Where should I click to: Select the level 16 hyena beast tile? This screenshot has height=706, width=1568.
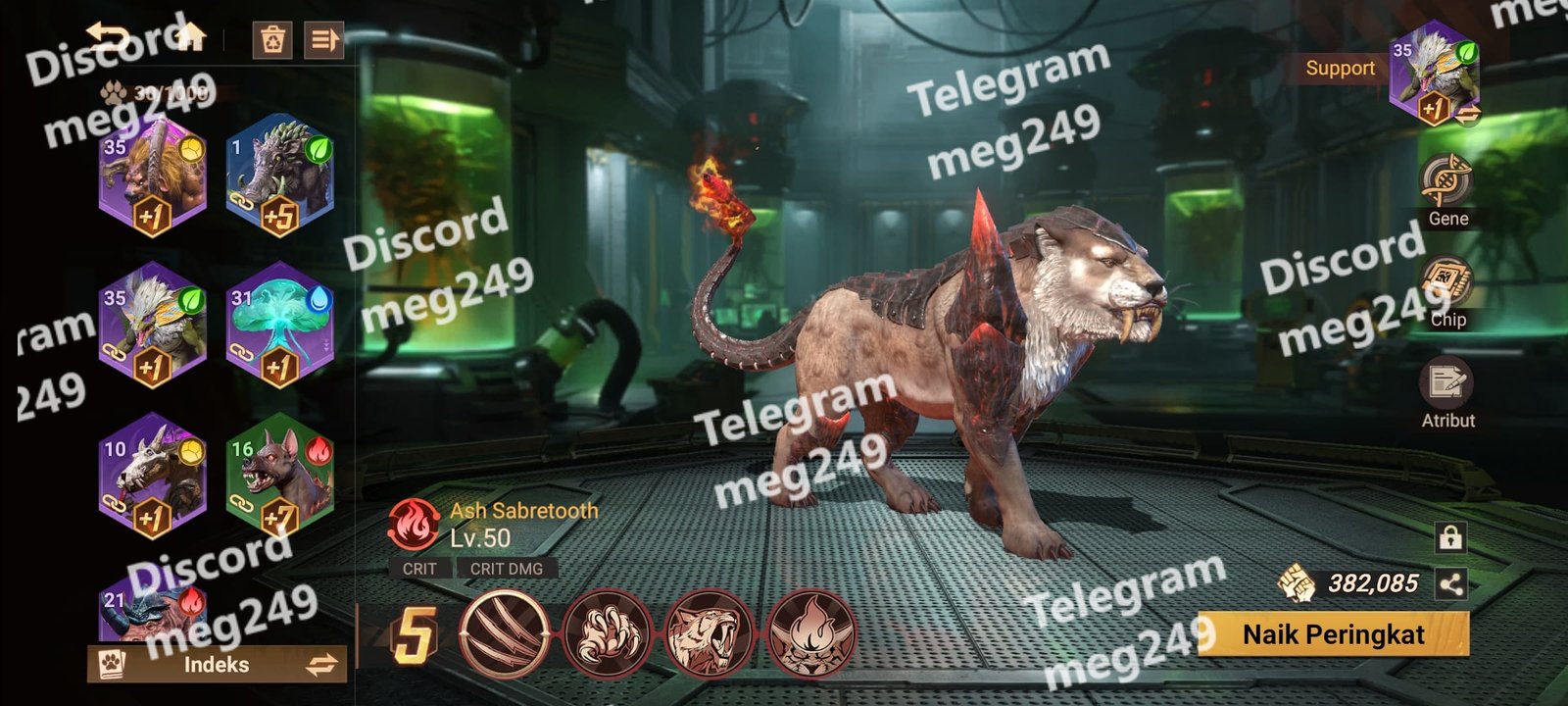tap(280, 478)
